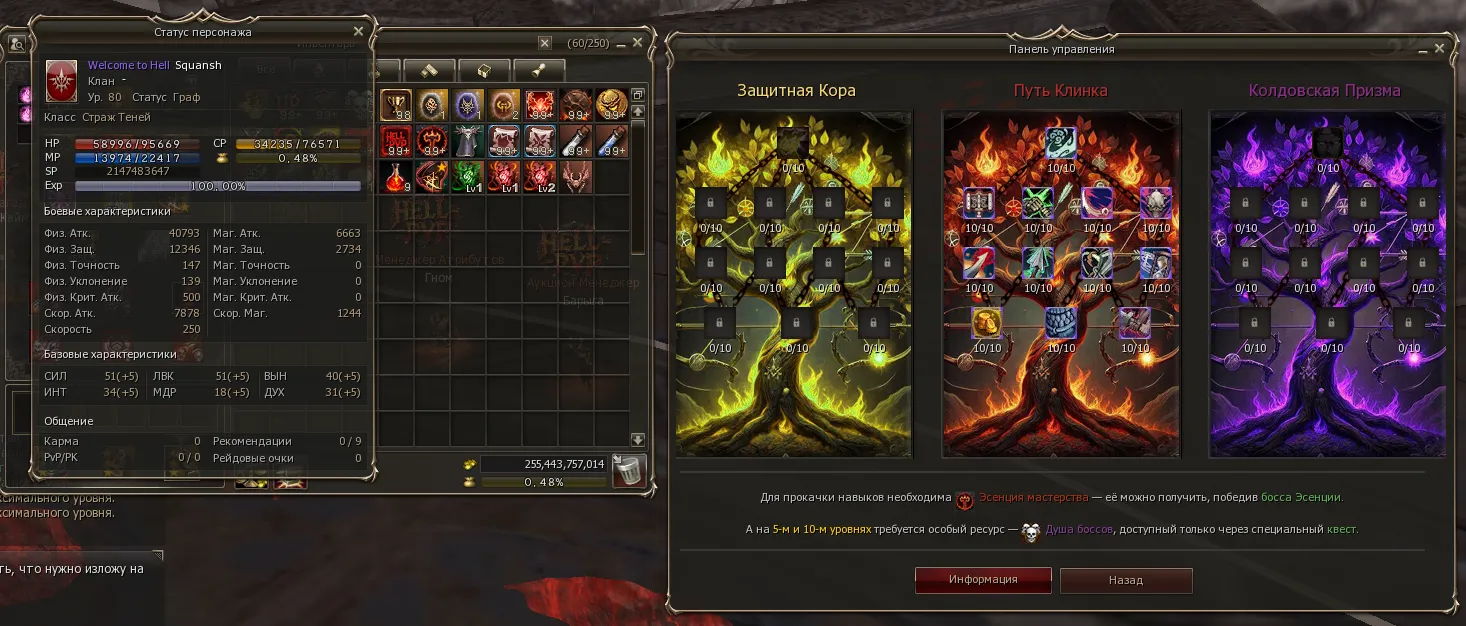Close the Статус персонажа window
This screenshot has height=626, width=1466.
tap(359, 32)
